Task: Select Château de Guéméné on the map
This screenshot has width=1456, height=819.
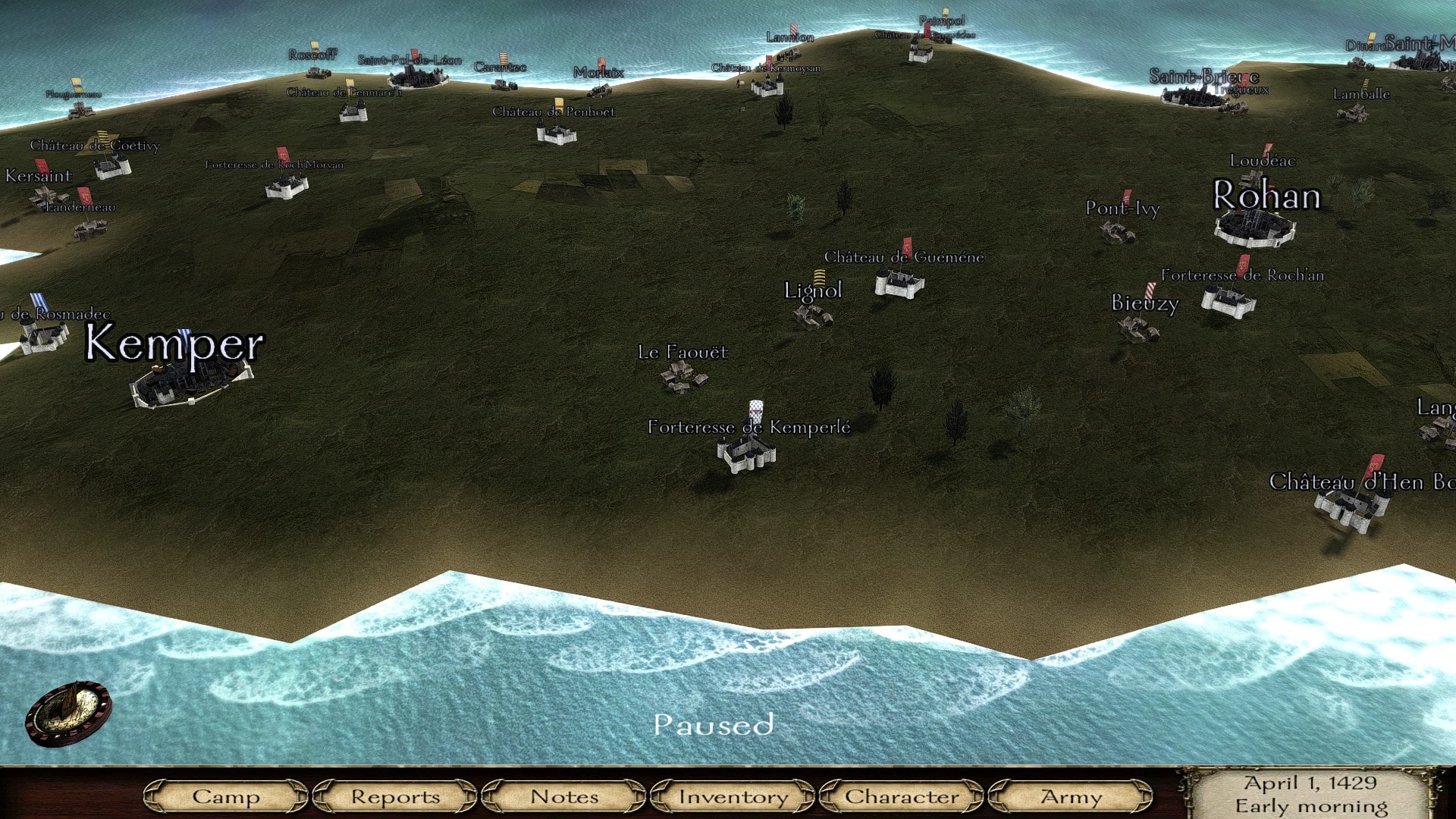Action: pyautogui.click(x=899, y=284)
